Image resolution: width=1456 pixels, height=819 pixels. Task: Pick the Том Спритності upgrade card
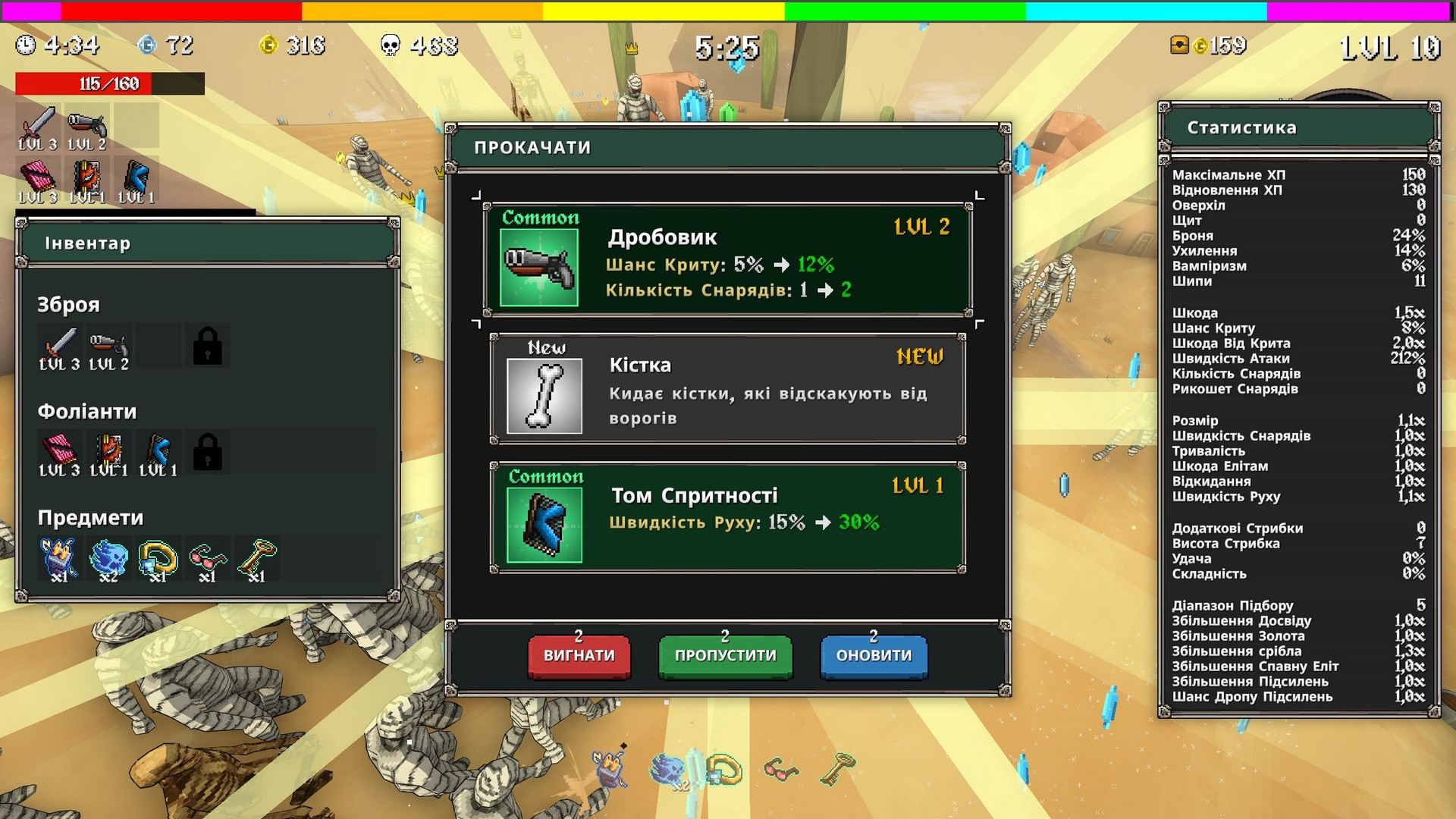pos(726,518)
